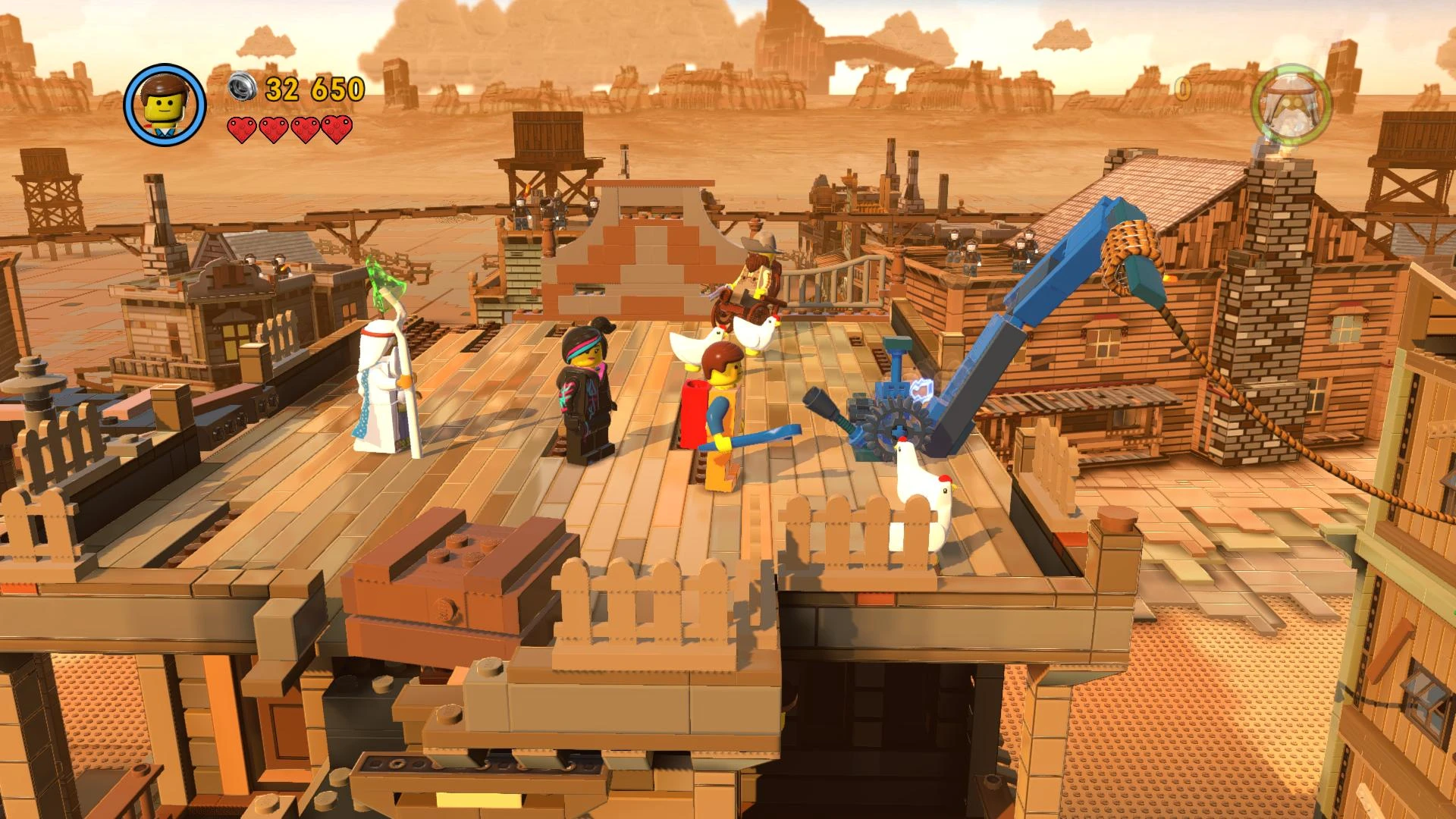Select the first red heart in health bar
Screen dimensions: 1456x819
[244, 129]
